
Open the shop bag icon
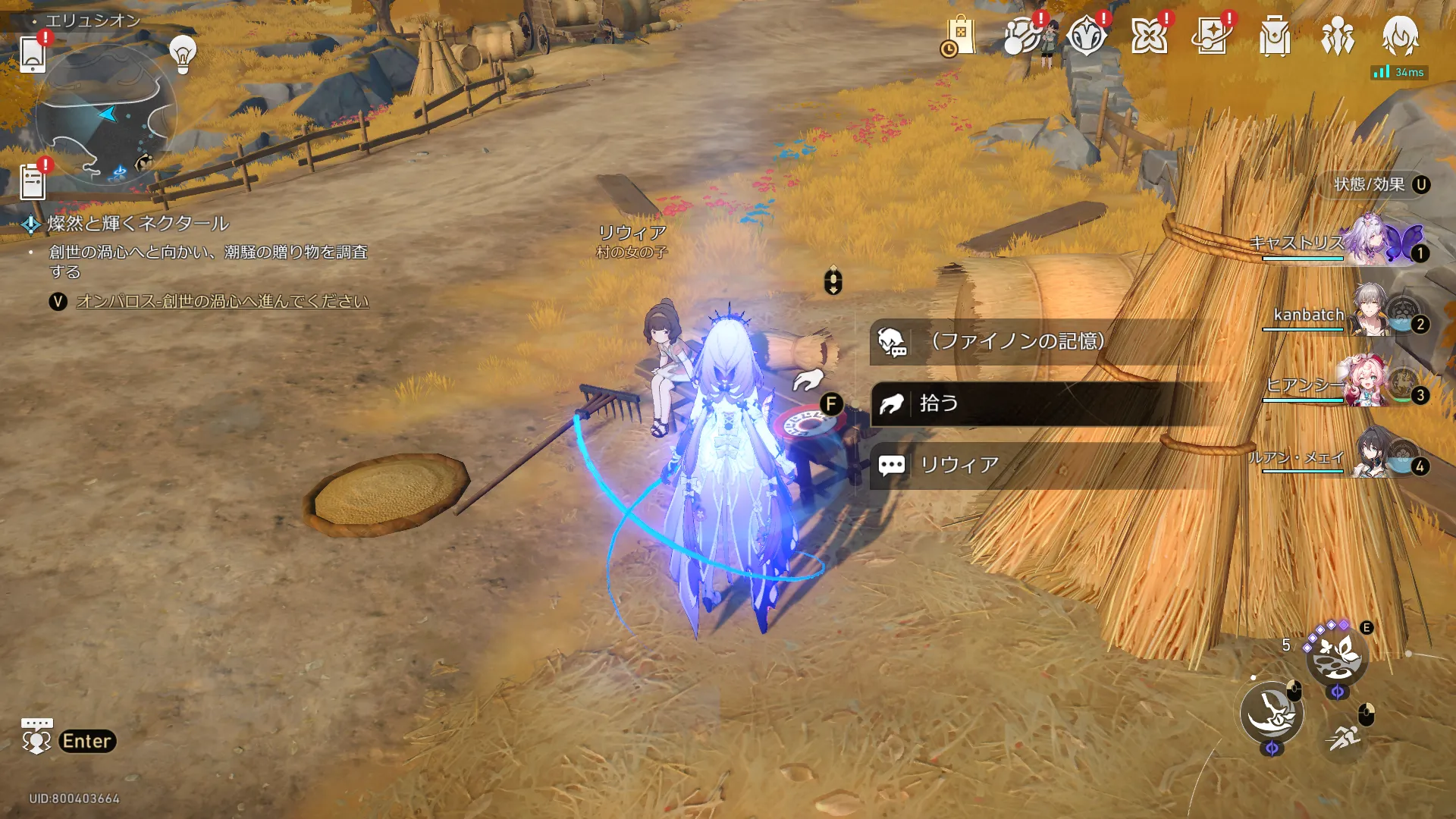(x=959, y=36)
